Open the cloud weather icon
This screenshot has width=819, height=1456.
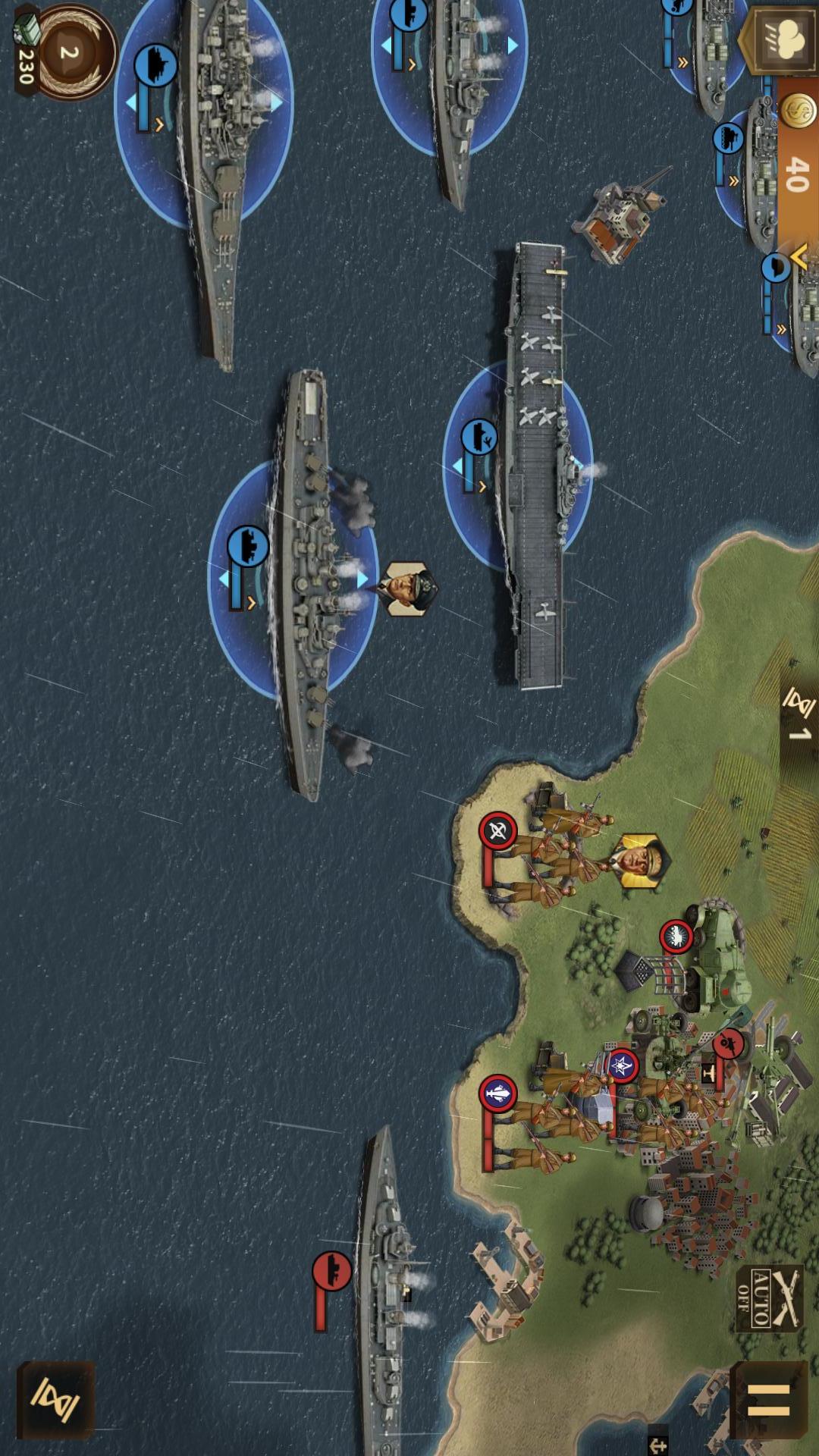coord(782,39)
